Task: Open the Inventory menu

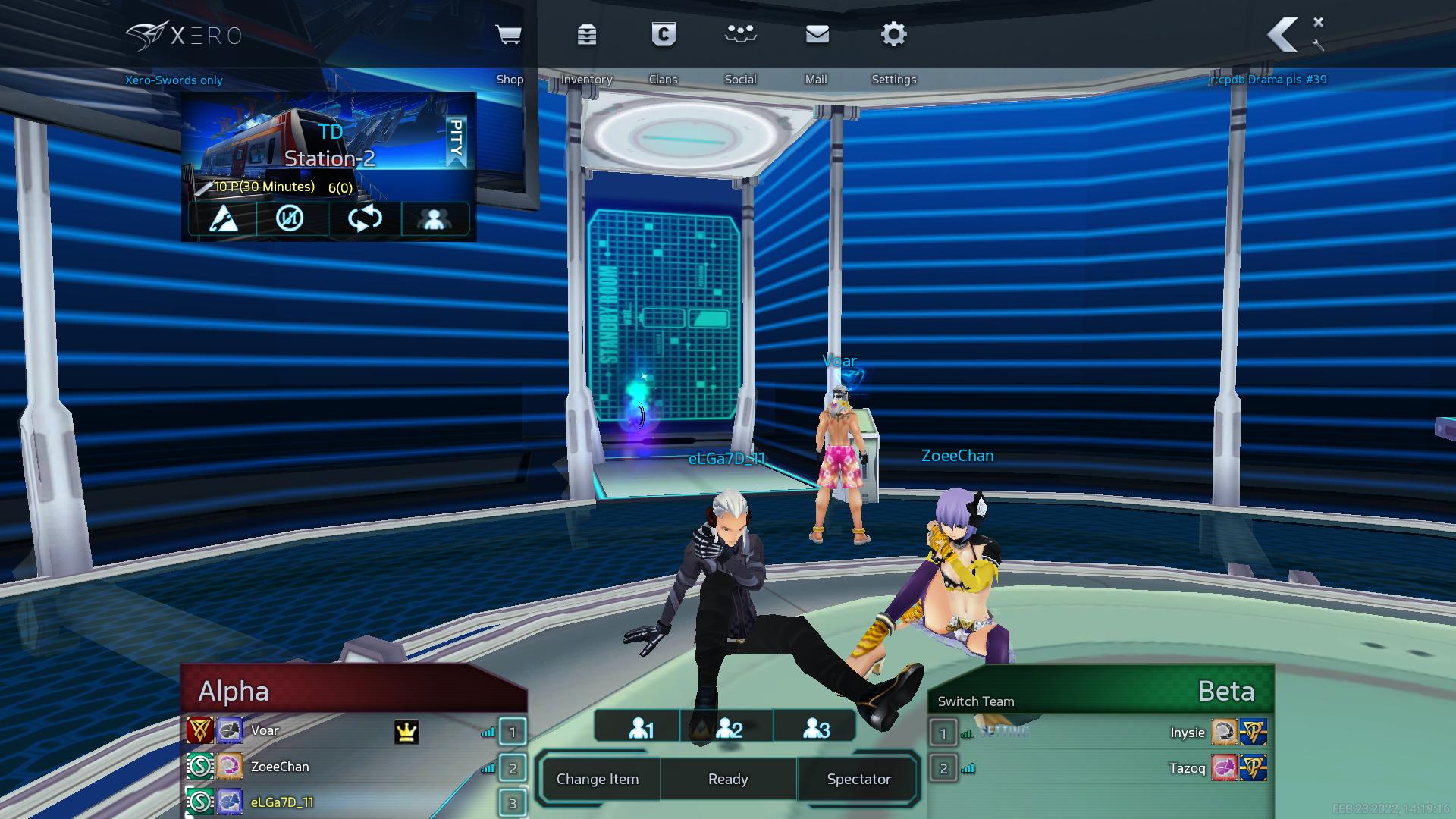Action: point(587,35)
